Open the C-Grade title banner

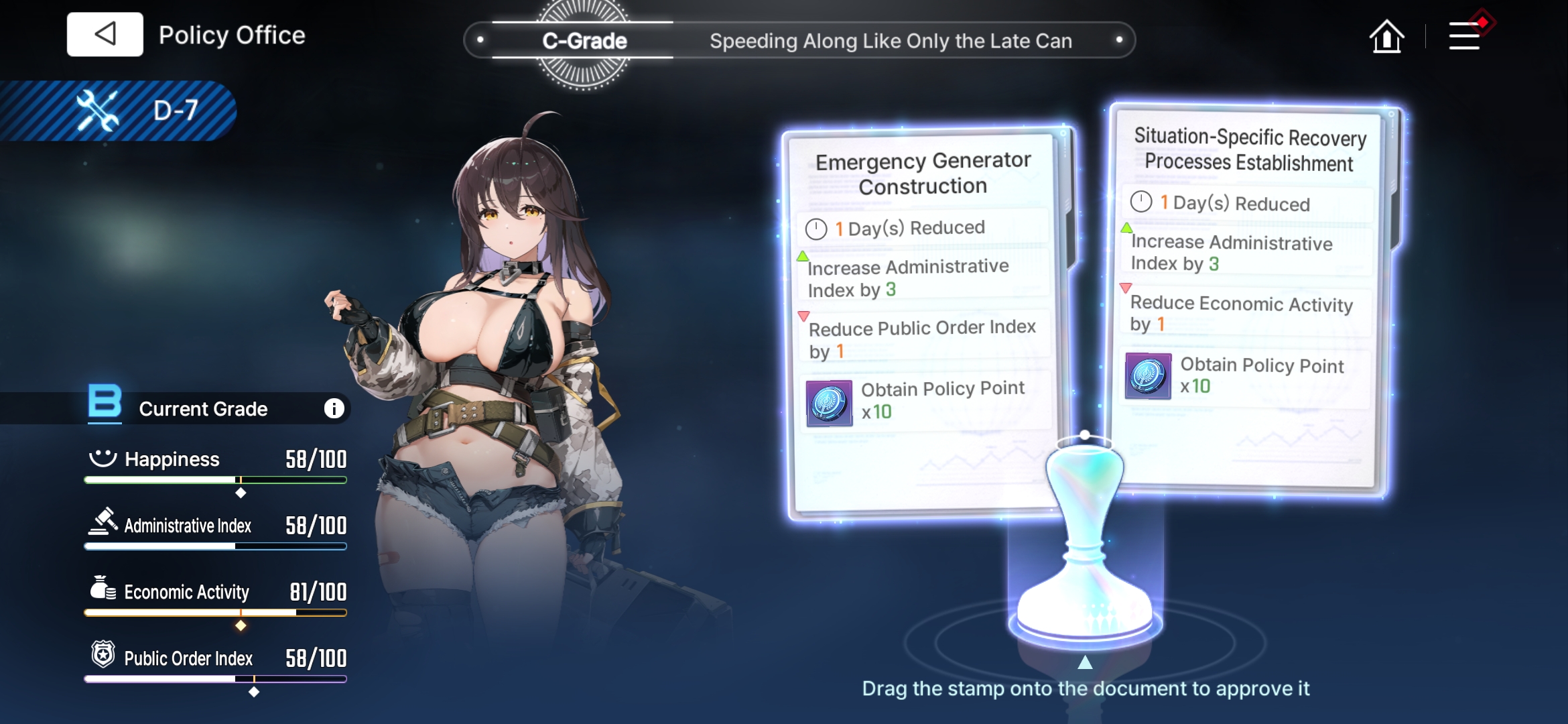[x=584, y=41]
